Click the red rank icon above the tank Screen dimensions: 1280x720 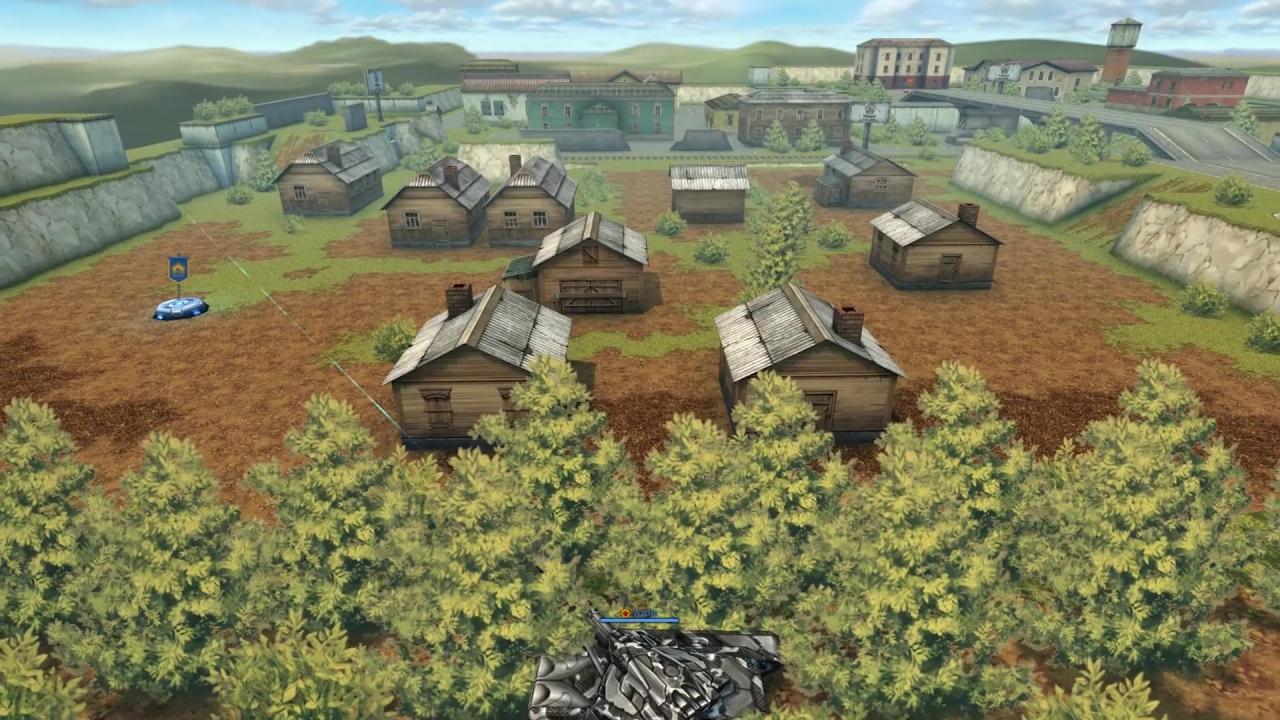click(x=626, y=612)
